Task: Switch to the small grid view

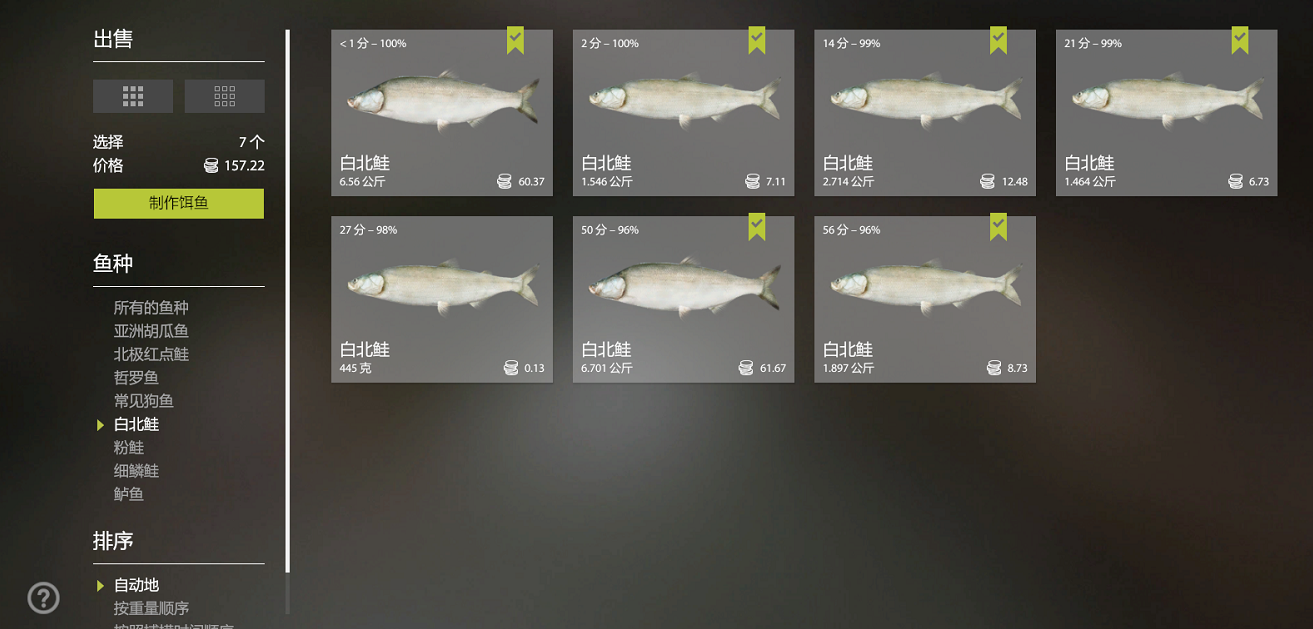Action: click(225, 96)
